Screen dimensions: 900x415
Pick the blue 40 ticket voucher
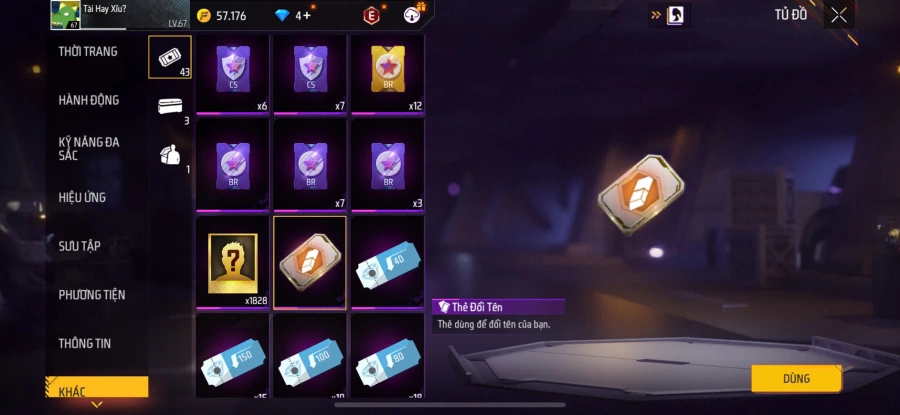(387, 262)
